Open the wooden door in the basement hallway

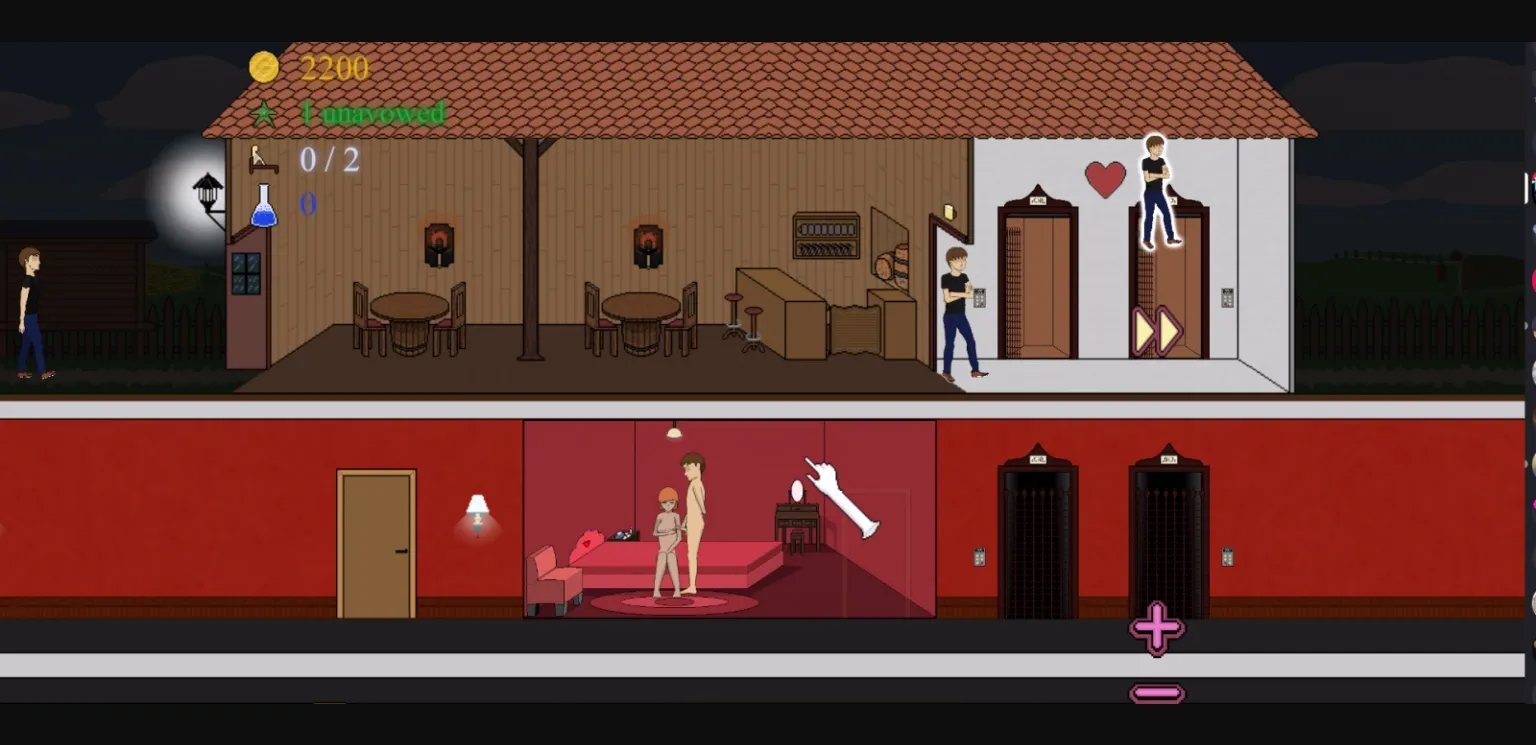tap(377, 540)
